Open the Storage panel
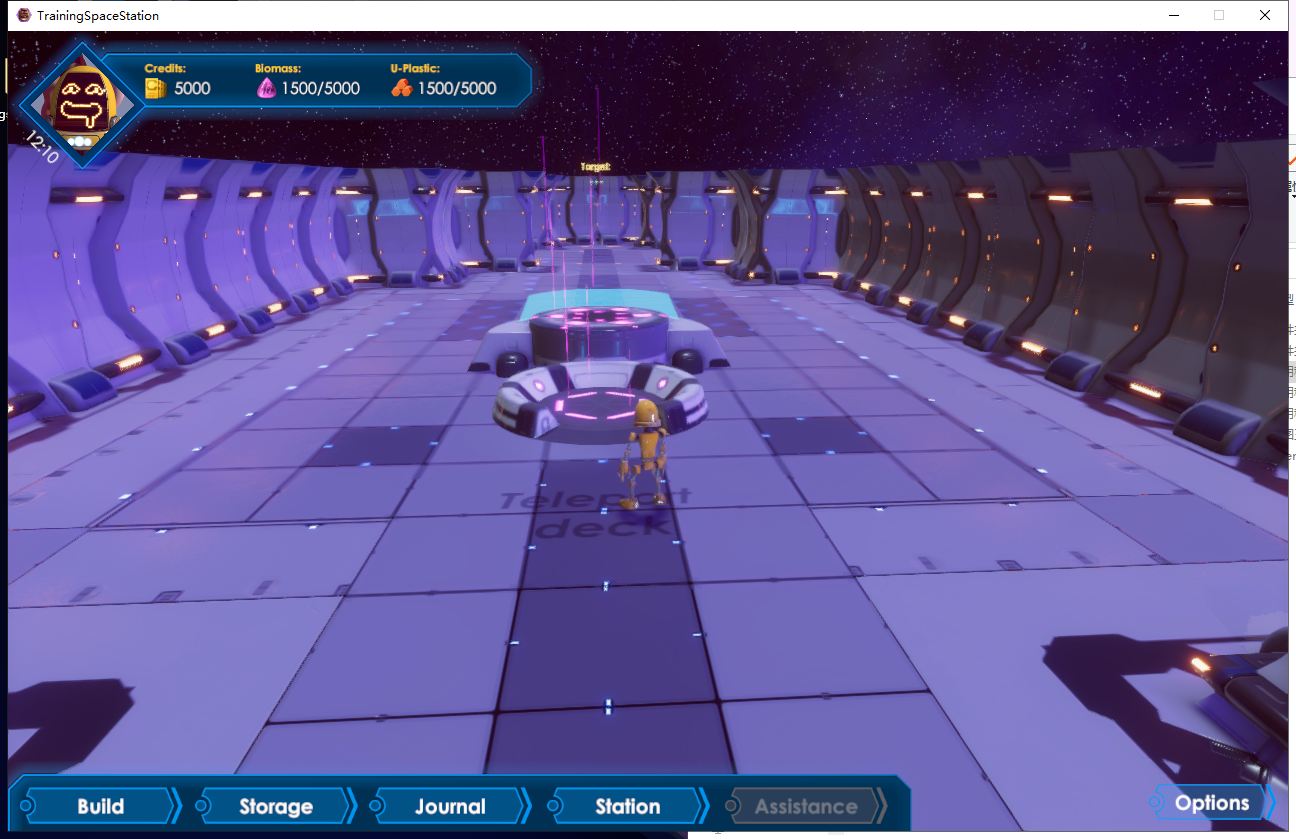1296x839 pixels. [x=275, y=806]
